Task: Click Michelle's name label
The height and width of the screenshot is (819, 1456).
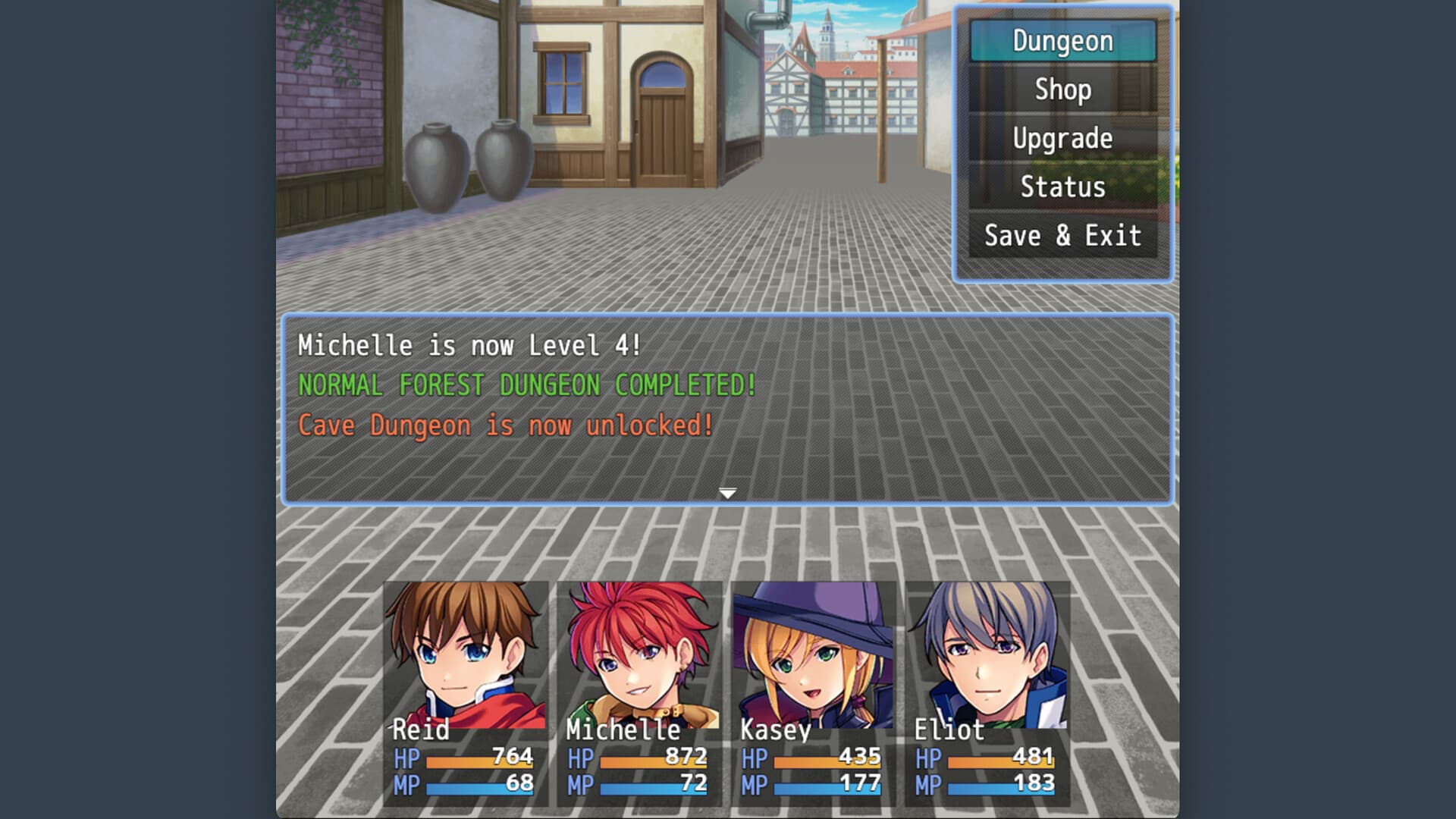Action: (x=622, y=730)
